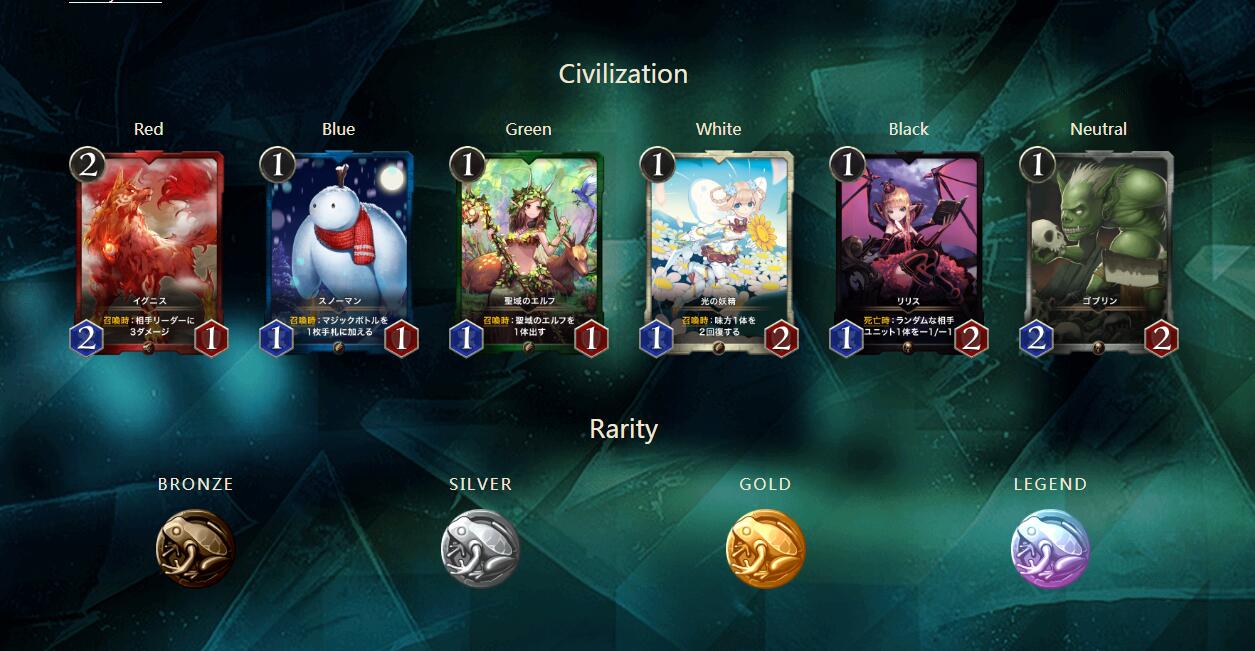
Task: Select the White light fairy card
Action: click(x=719, y=250)
